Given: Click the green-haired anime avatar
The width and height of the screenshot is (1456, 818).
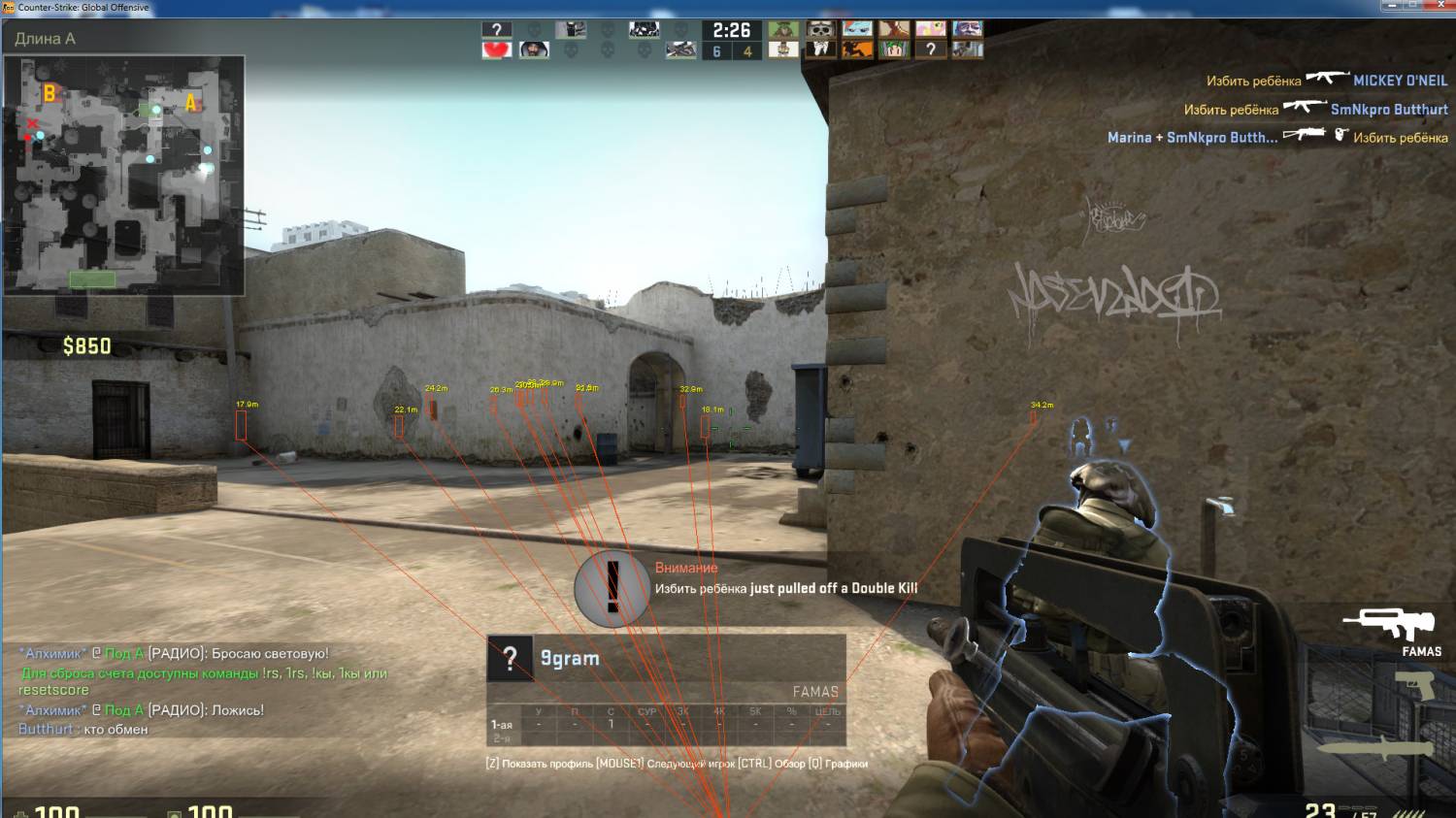Looking at the screenshot, I should tap(893, 49).
